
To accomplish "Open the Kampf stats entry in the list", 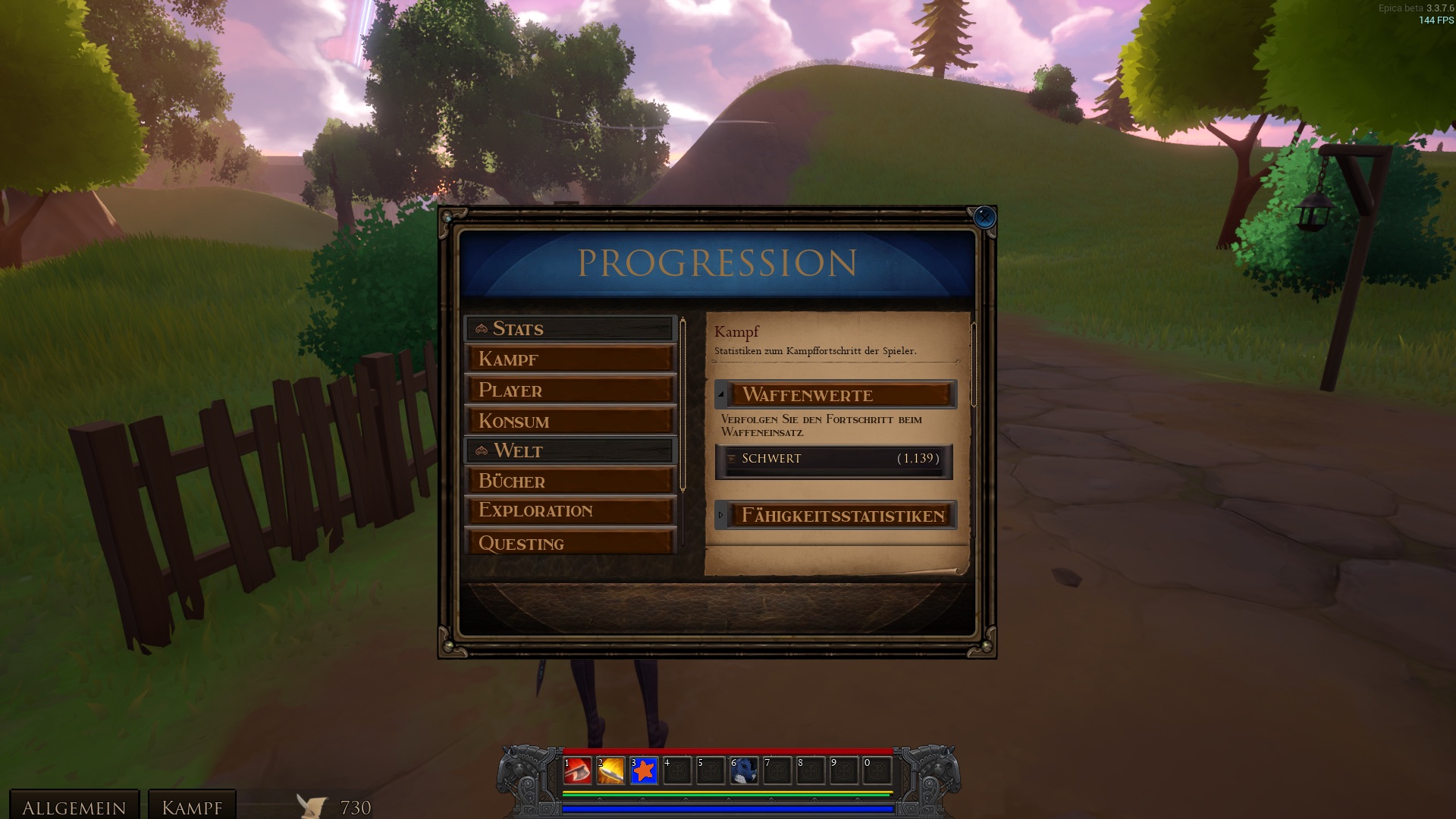I will [570, 359].
